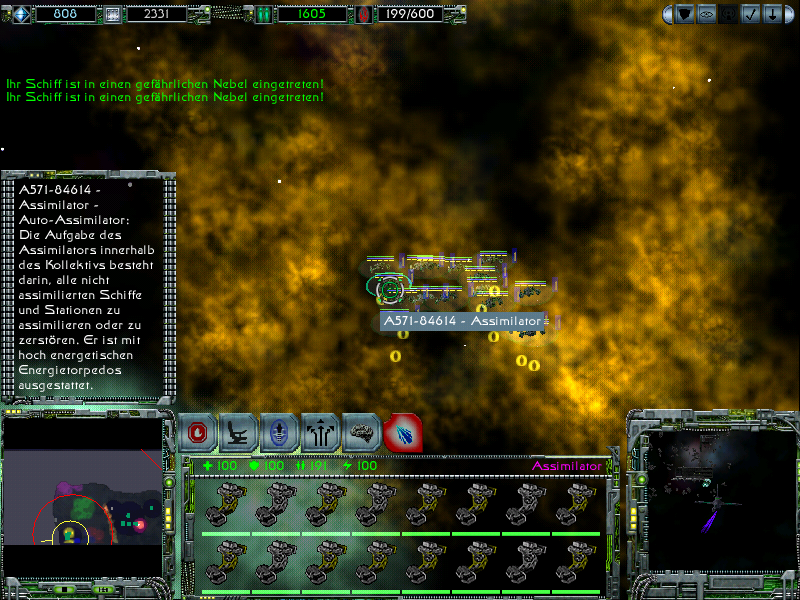This screenshot has width=800, height=600.
Task: Click the checkmark objectives button
Action: tap(750, 14)
